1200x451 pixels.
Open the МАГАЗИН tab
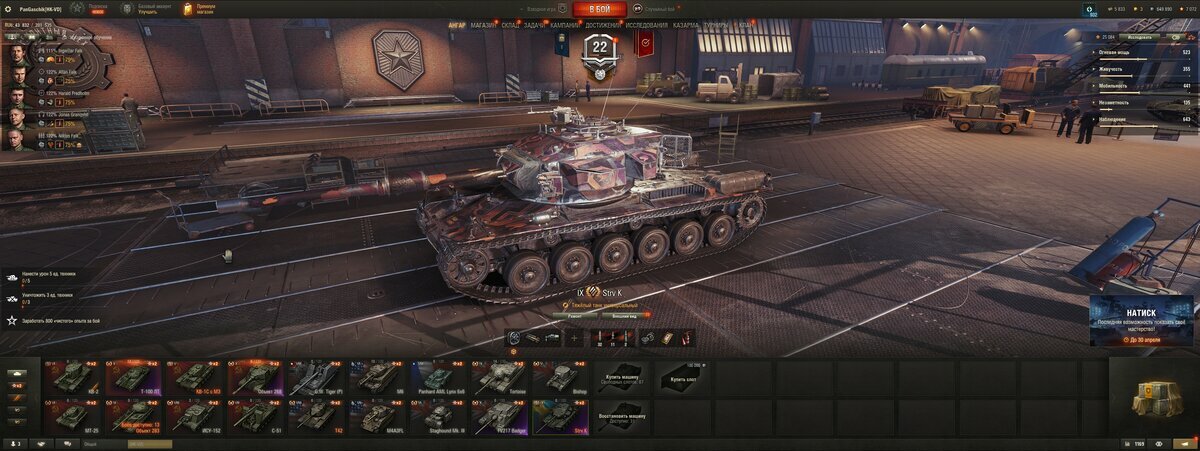[x=483, y=24]
